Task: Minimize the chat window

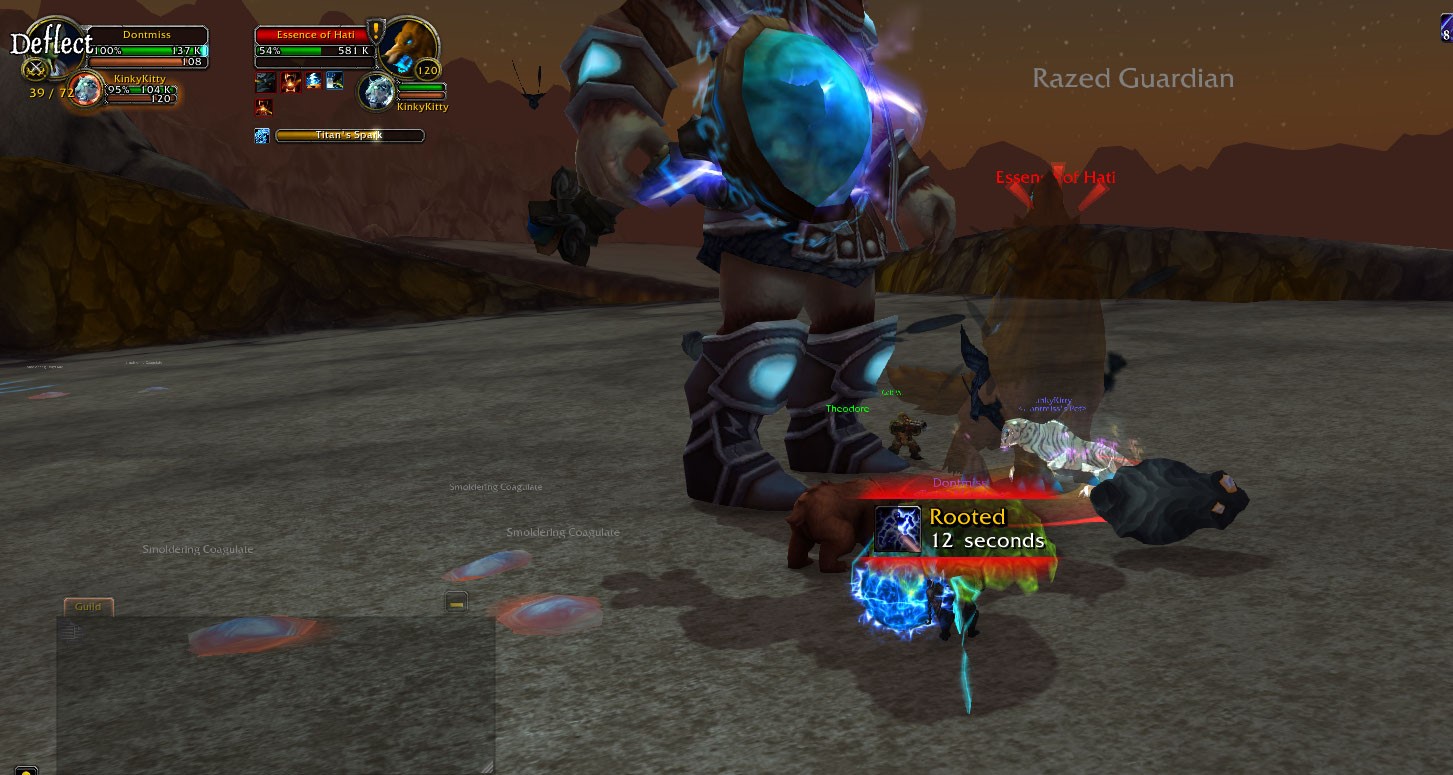Action: tap(456, 602)
